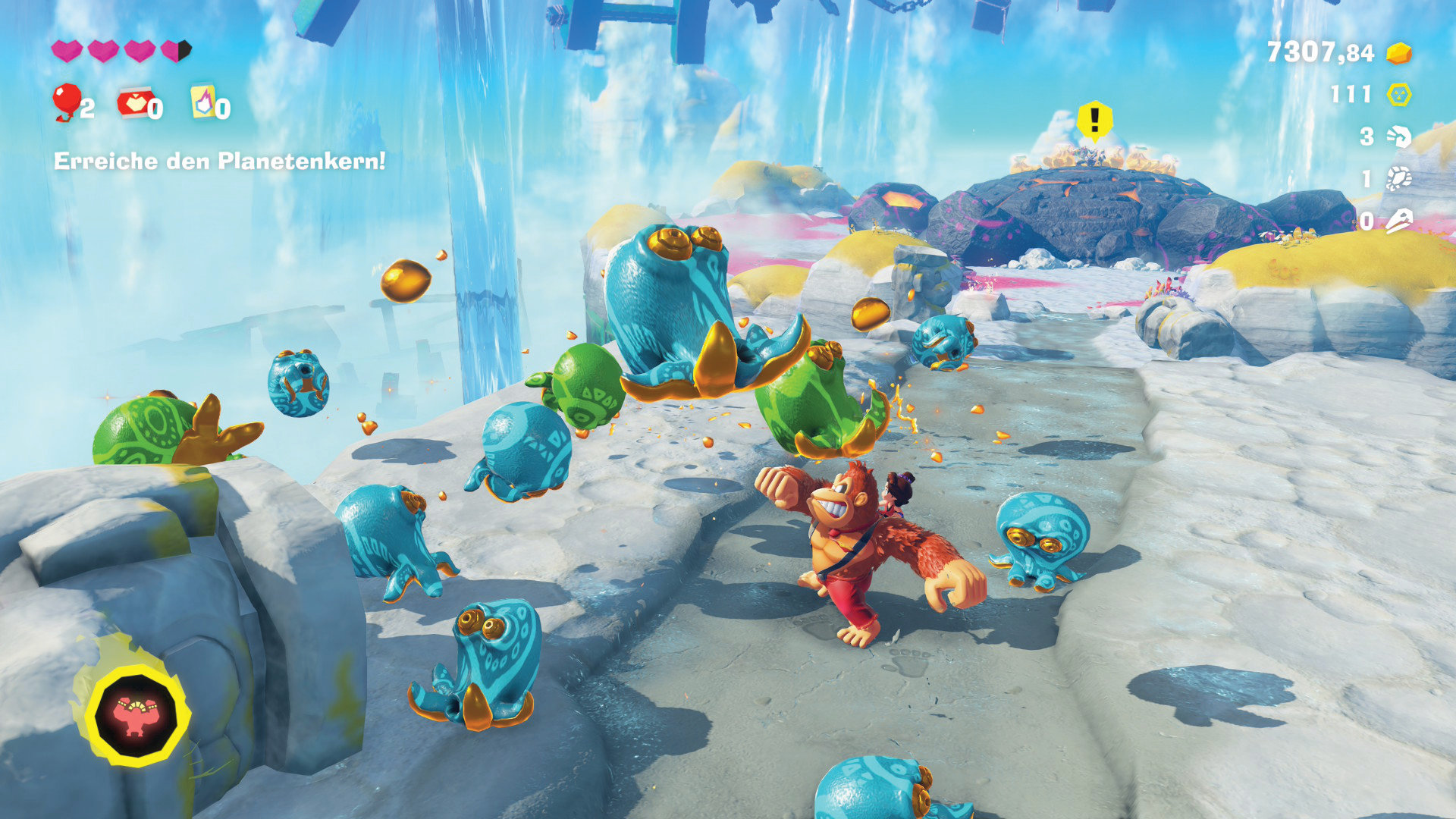Click the yellow exclamation objective marker

point(1094,120)
